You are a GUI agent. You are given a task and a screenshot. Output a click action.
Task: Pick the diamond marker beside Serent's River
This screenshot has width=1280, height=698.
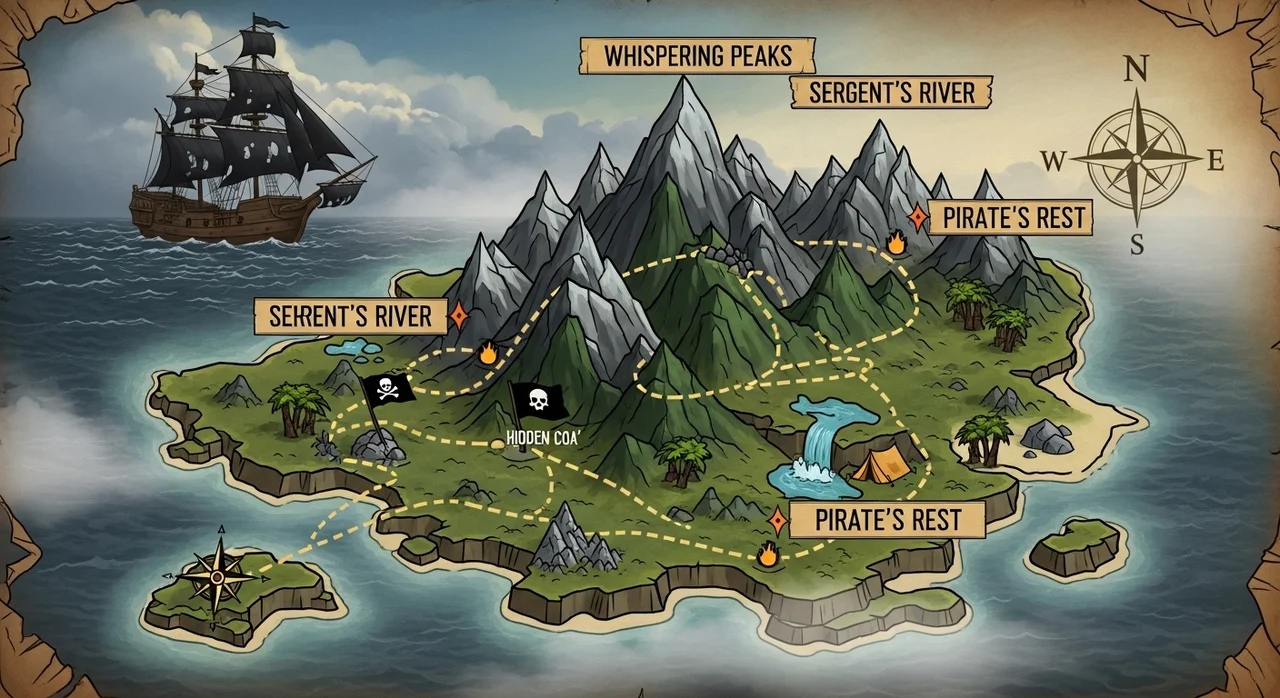[459, 317]
